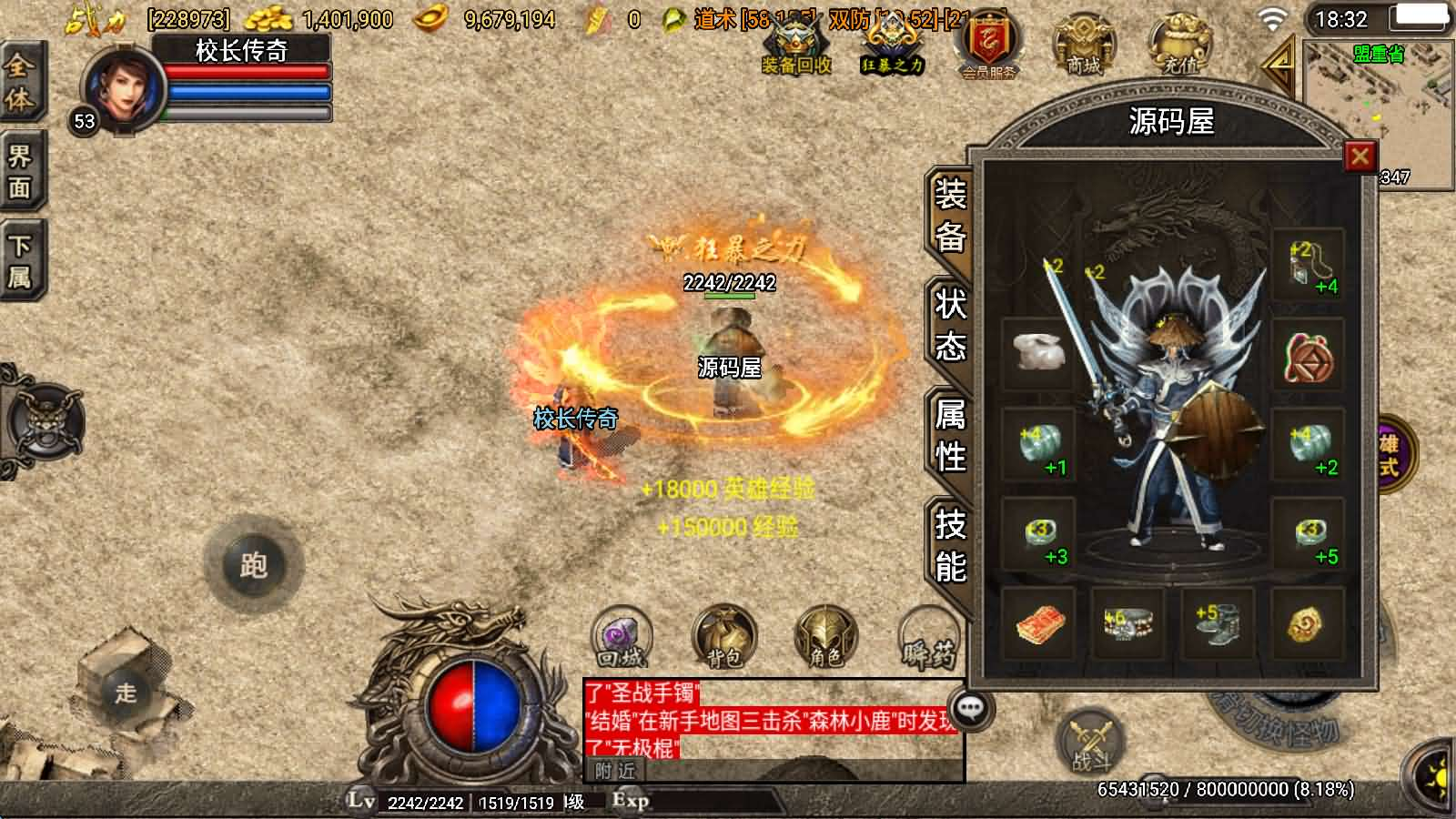
Task: Tap the 走 walk button
Action: click(x=126, y=693)
